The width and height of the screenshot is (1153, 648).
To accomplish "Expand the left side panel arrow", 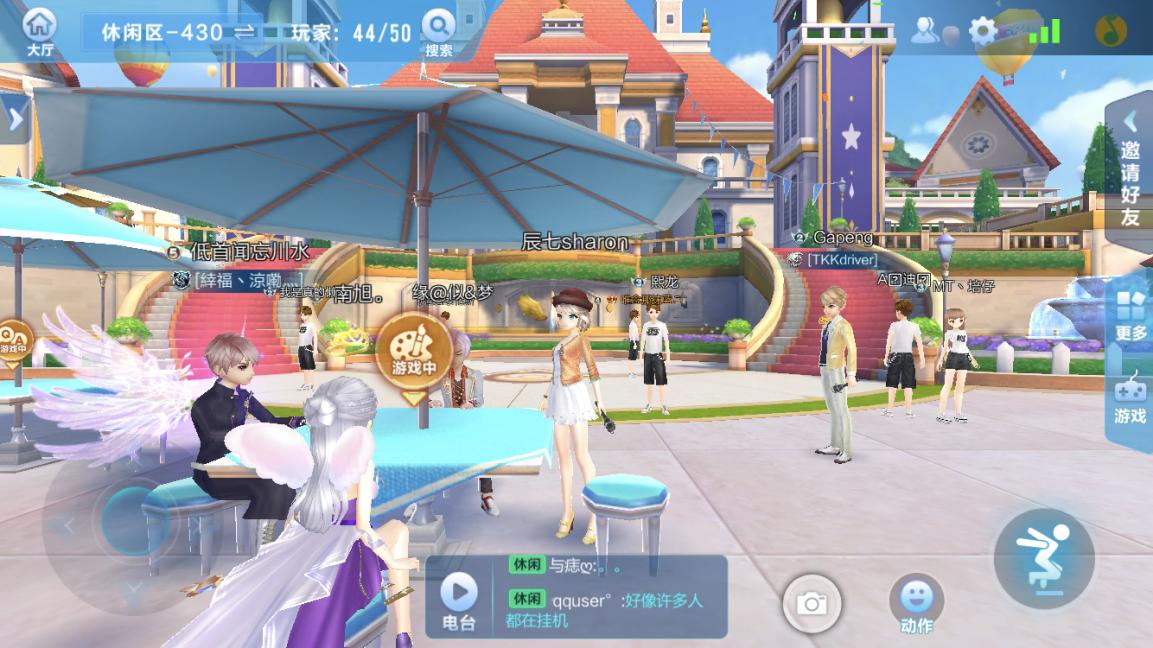I will (14, 119).
